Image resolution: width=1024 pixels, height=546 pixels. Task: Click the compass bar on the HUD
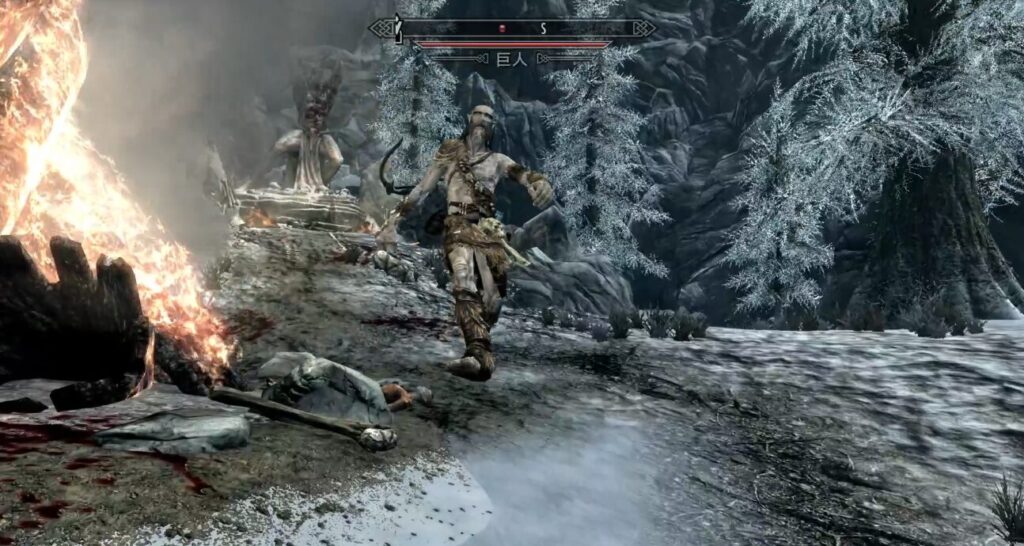pos(511,28)
